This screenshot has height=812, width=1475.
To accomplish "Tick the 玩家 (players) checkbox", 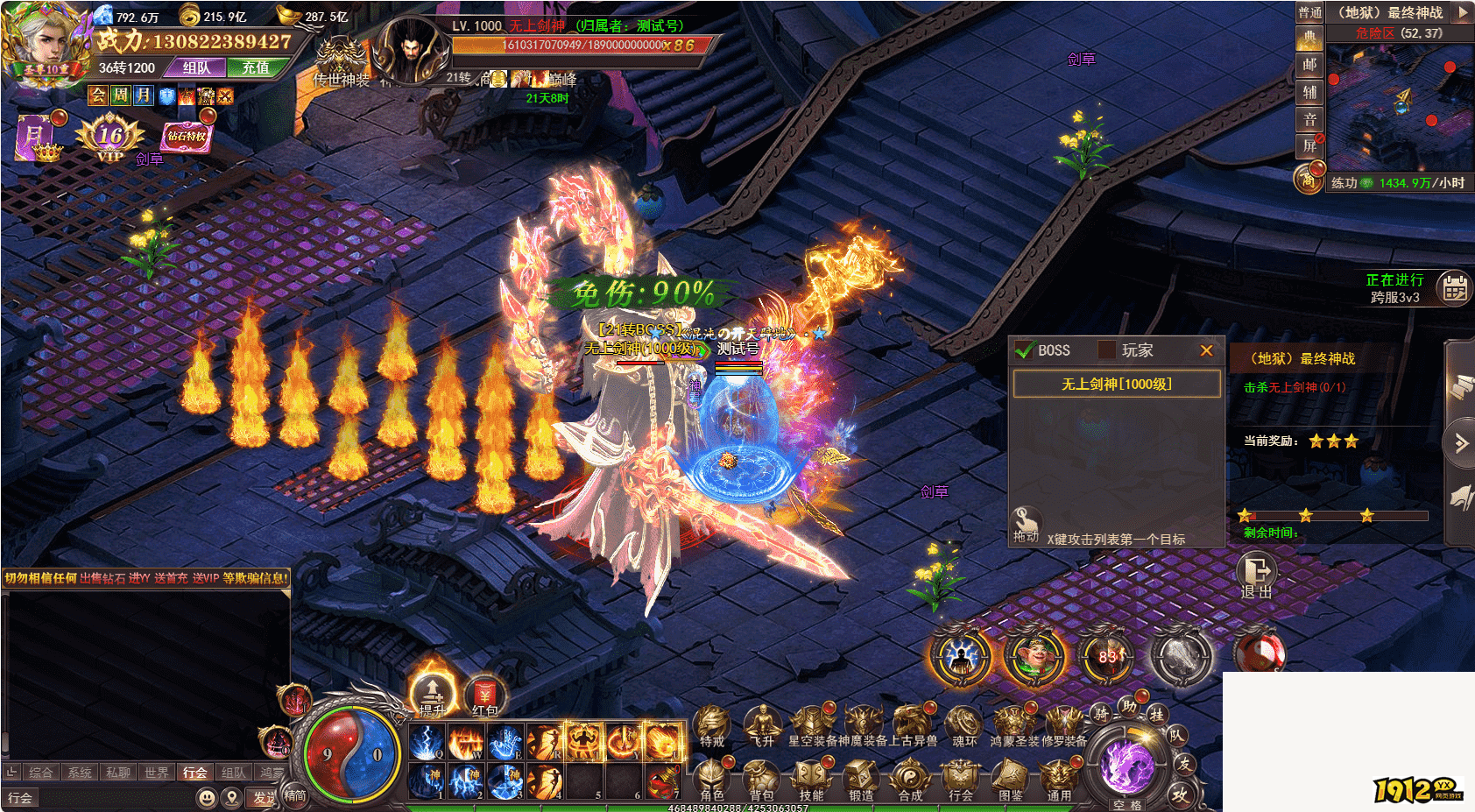I will 1107,350.
